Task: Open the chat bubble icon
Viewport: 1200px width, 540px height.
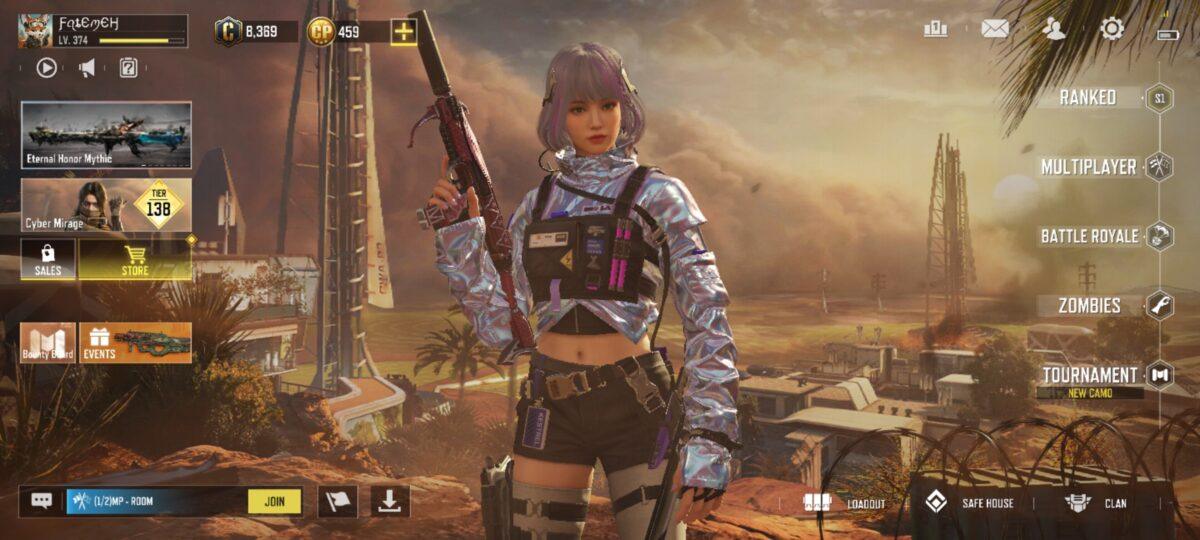Action: pyautogui.click(x=41, y=501)
